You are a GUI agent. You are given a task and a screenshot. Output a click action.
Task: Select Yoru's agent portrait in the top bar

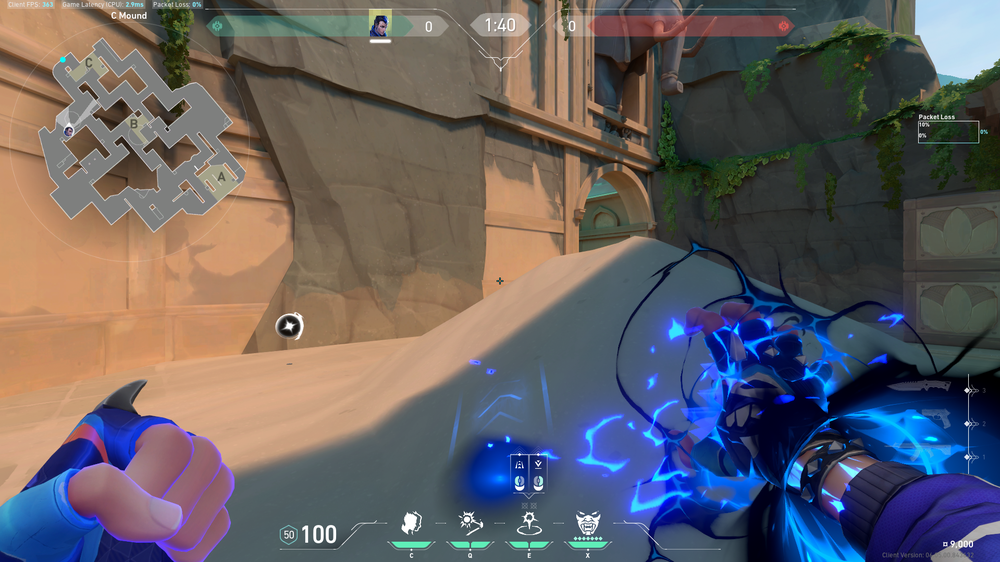[380, 25]
